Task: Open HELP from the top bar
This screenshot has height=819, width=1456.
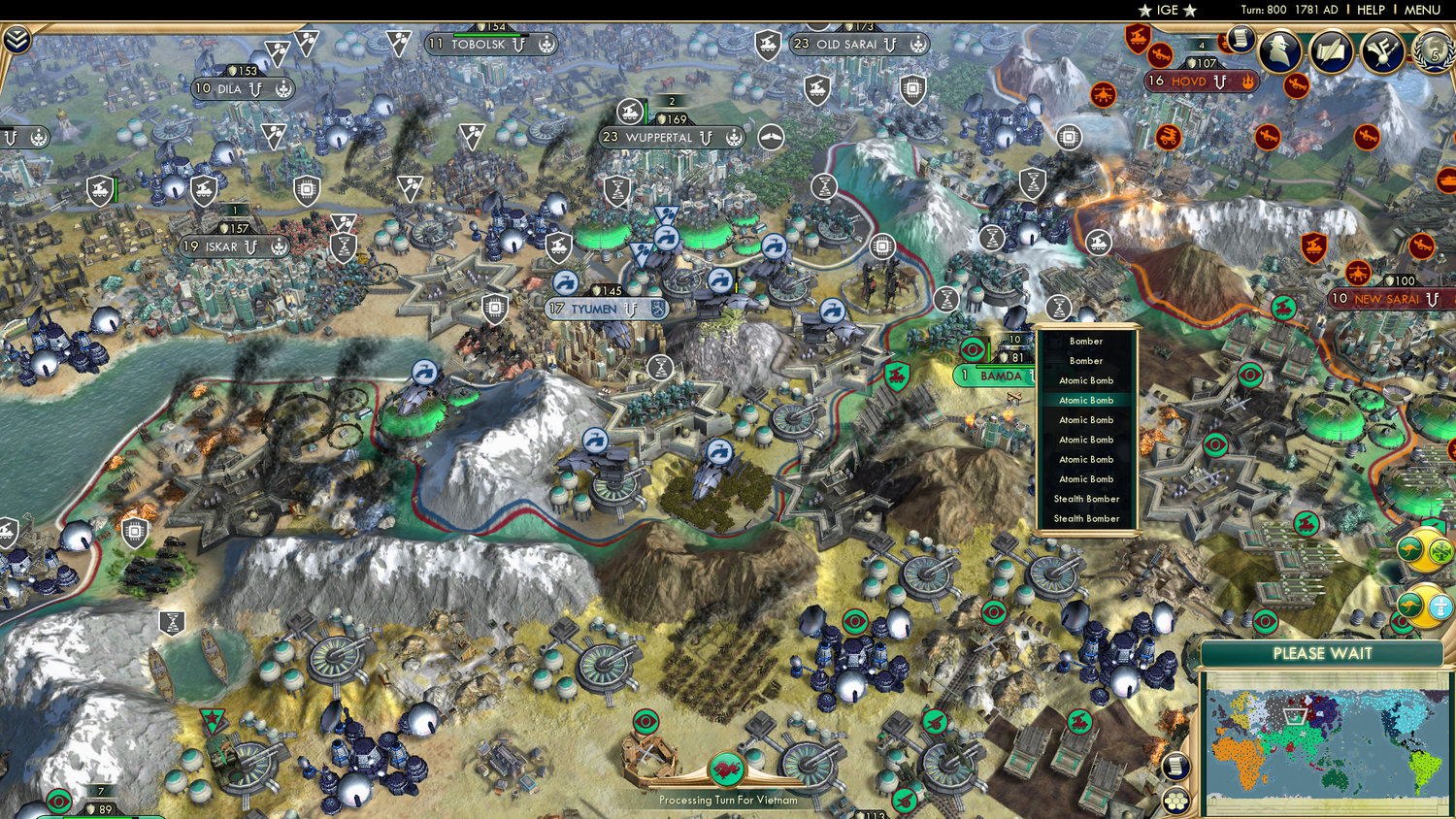Action: tap(1372, 10)
